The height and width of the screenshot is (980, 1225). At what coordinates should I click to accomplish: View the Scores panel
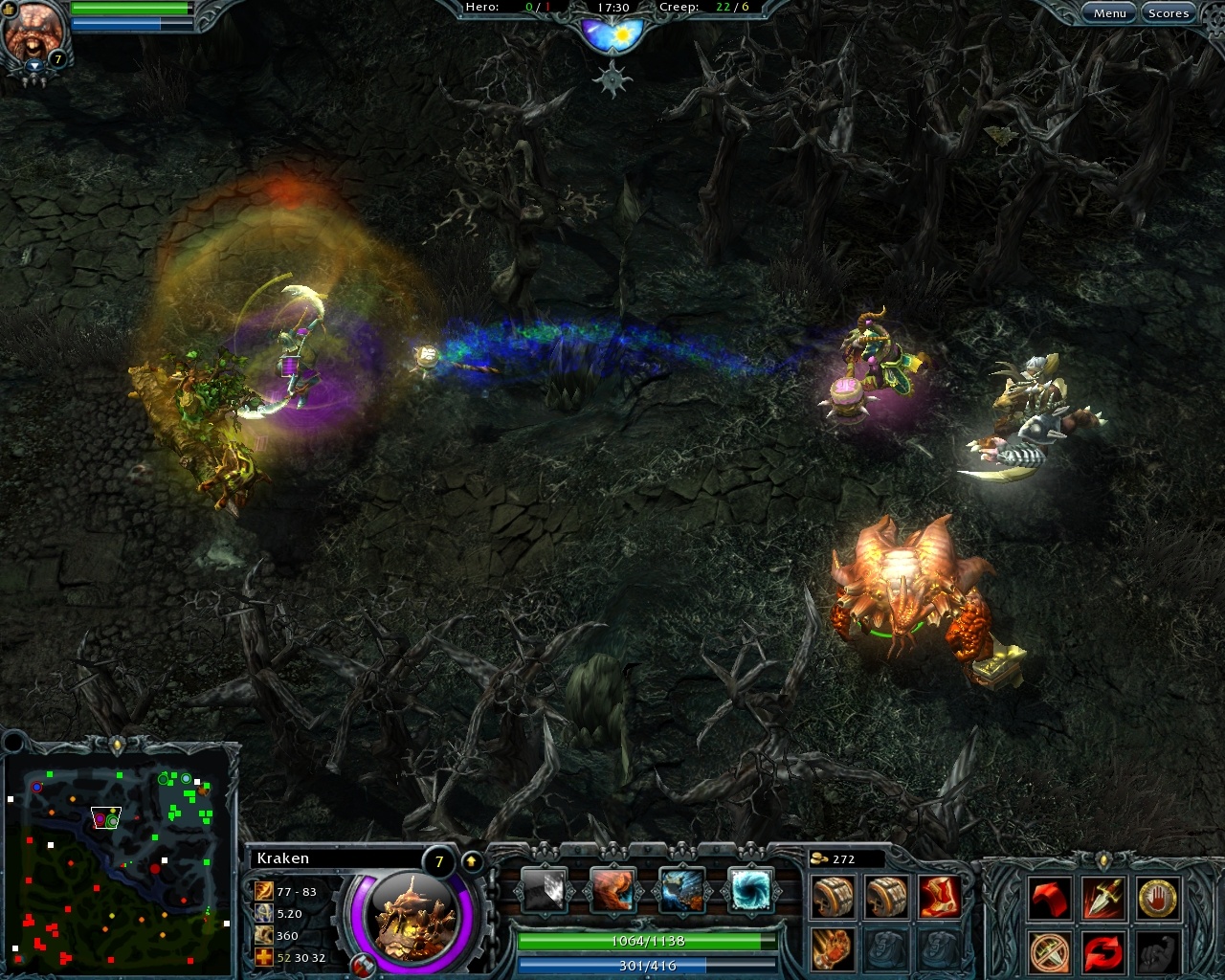[1169, 12]
